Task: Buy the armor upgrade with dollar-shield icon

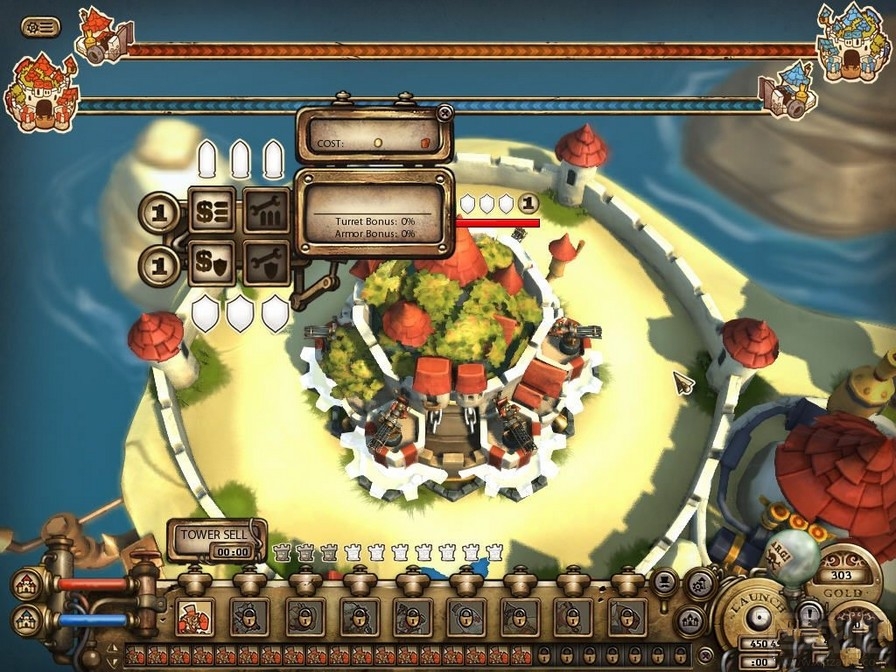Action: [213, 262]
